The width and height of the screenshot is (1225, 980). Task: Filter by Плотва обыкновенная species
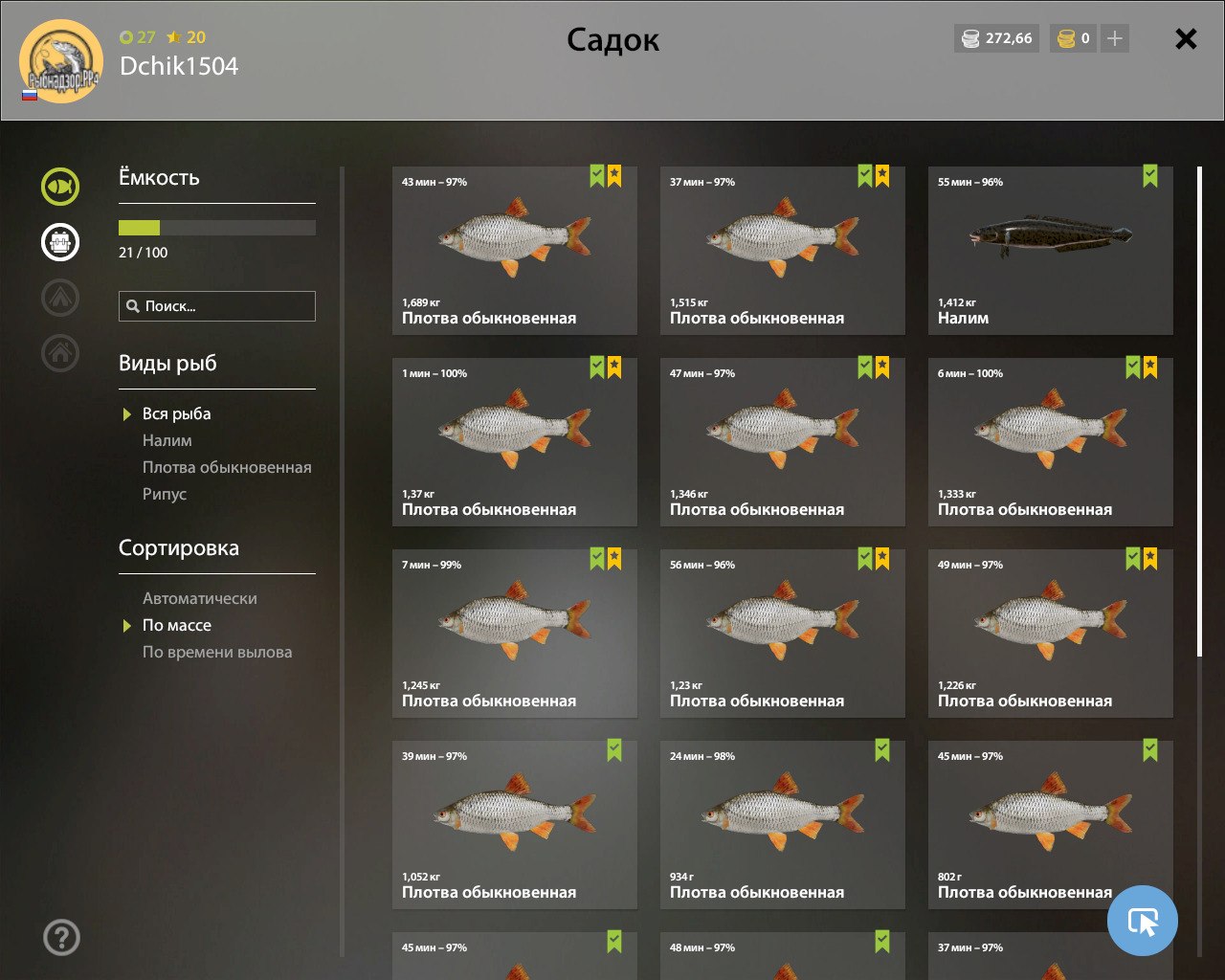pyautogui.click(x=227, y=467)
